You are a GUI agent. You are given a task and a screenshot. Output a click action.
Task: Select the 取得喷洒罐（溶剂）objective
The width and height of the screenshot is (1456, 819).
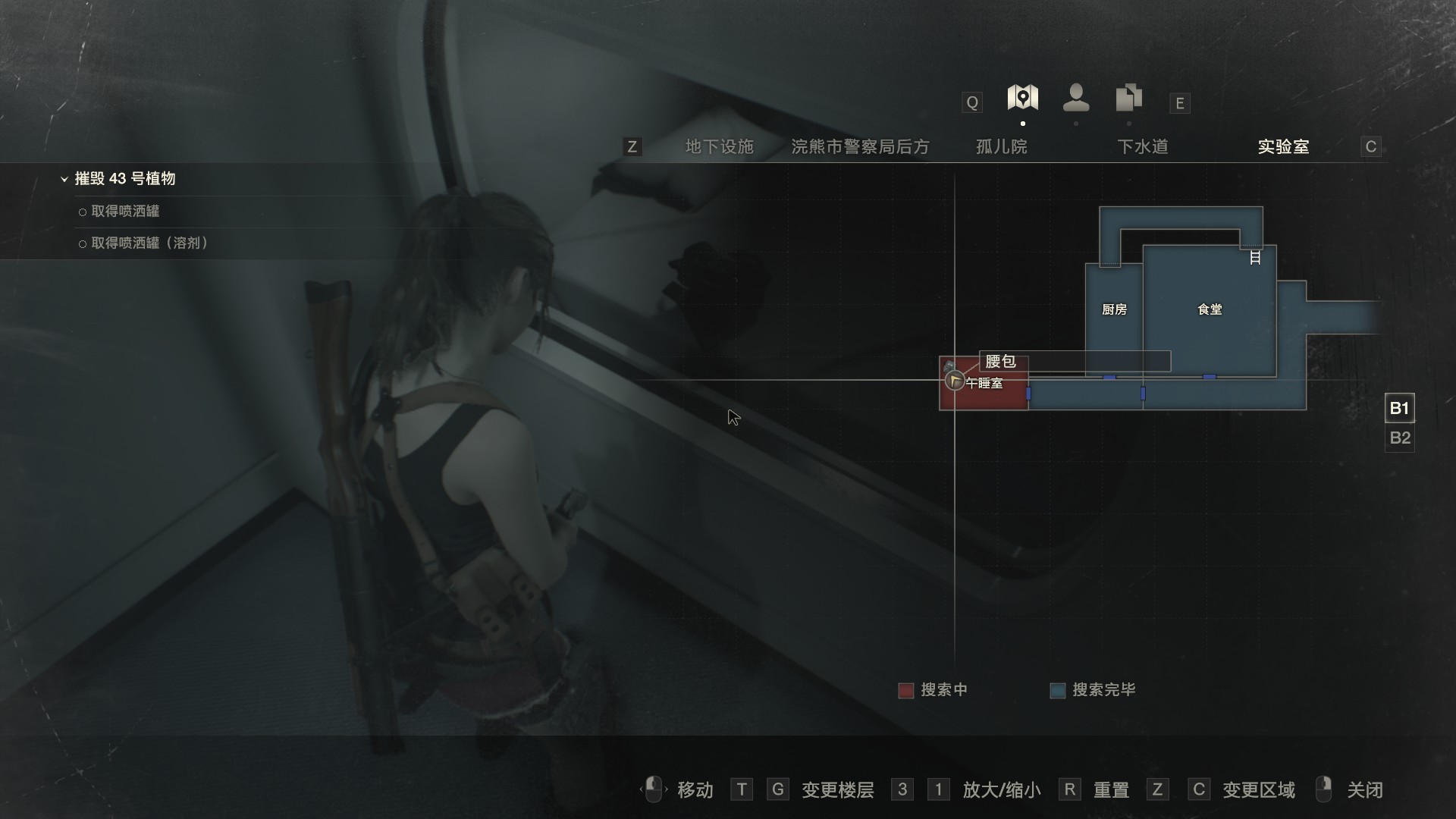pyautogui.click(x=149, y=243)
